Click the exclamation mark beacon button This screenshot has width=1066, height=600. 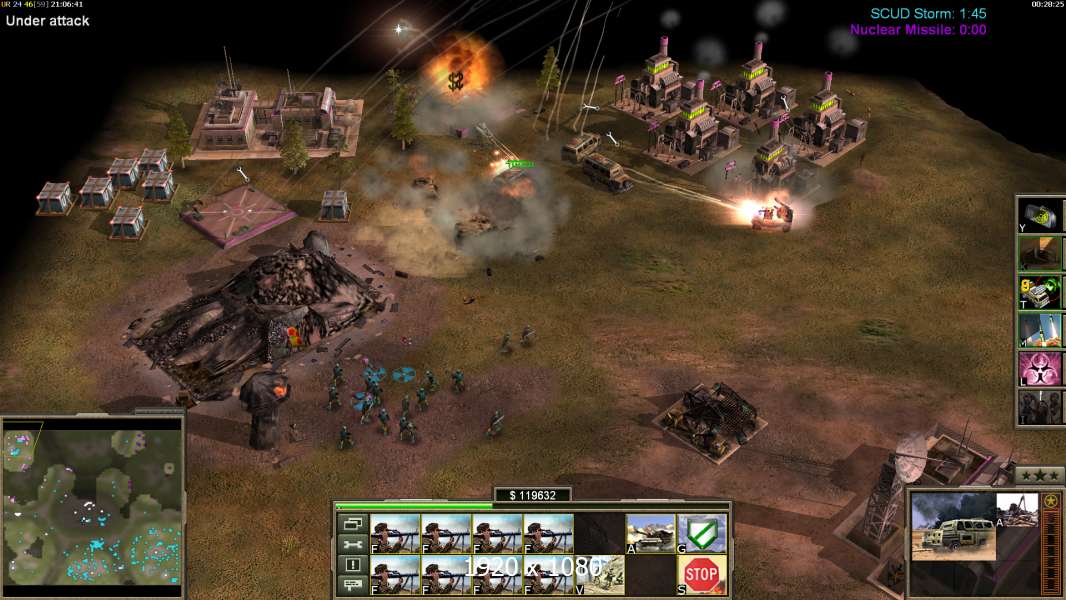point(352,565)
